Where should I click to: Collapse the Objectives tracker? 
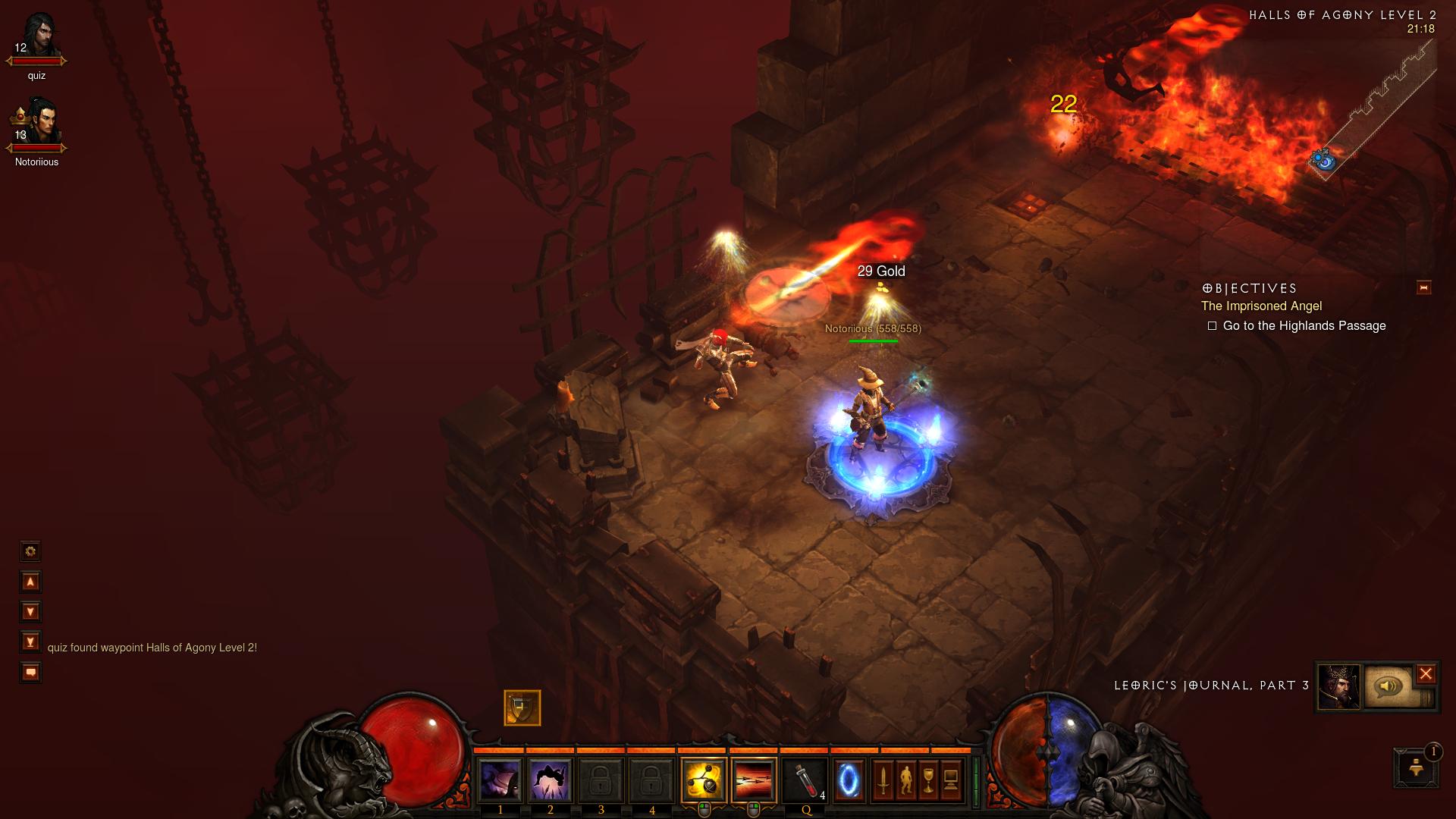(x=1423, y=287)
